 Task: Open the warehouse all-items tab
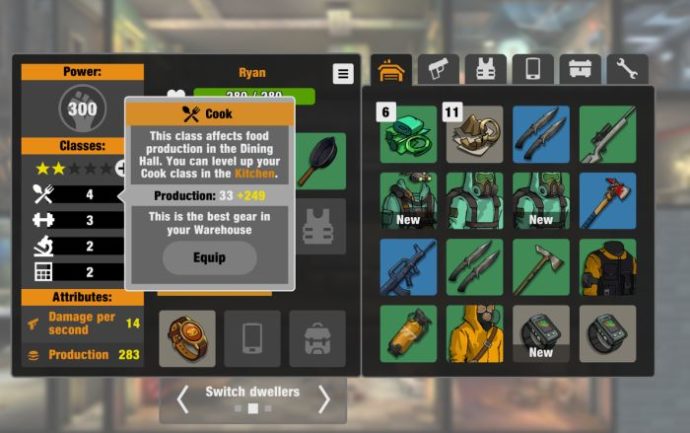click(393, 69)
